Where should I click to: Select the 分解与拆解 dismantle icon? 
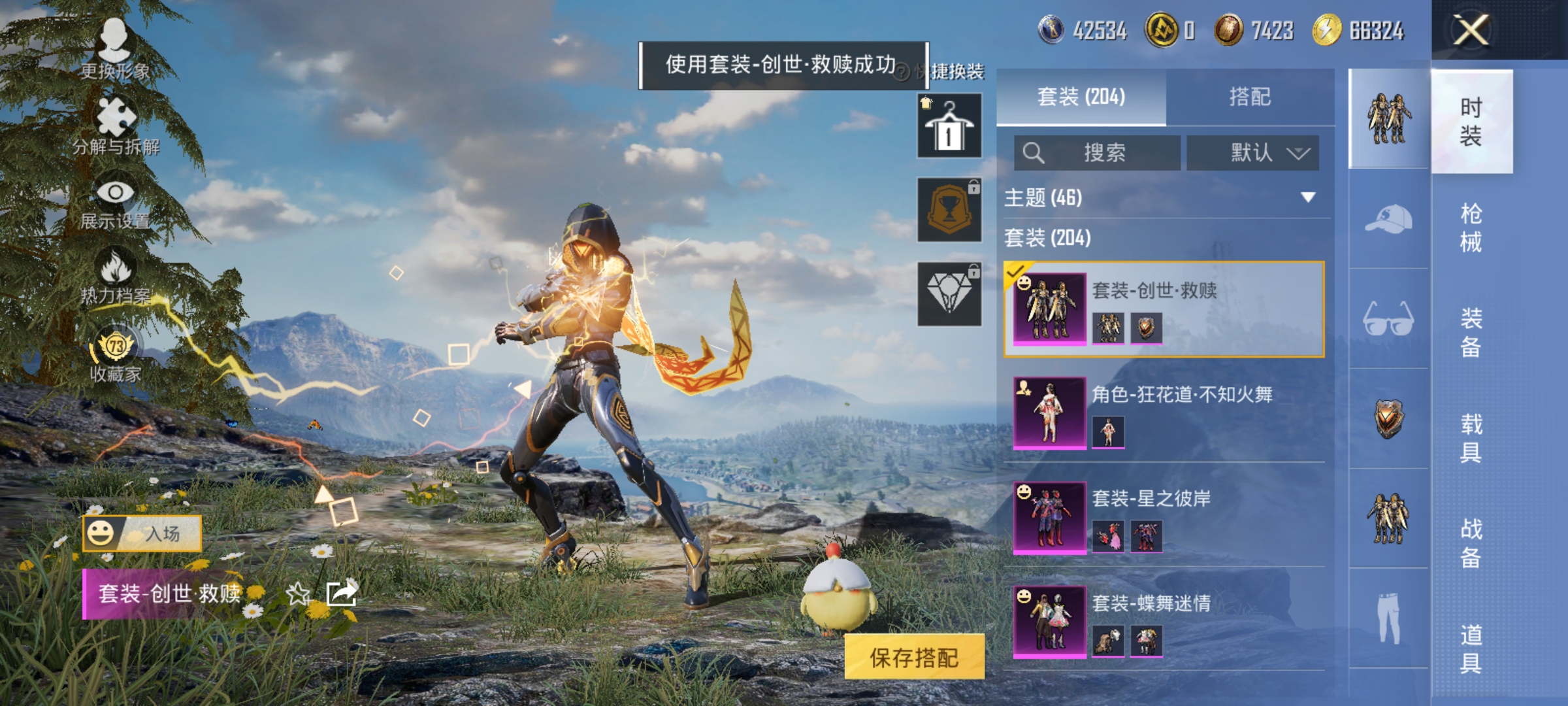(116, 118)
